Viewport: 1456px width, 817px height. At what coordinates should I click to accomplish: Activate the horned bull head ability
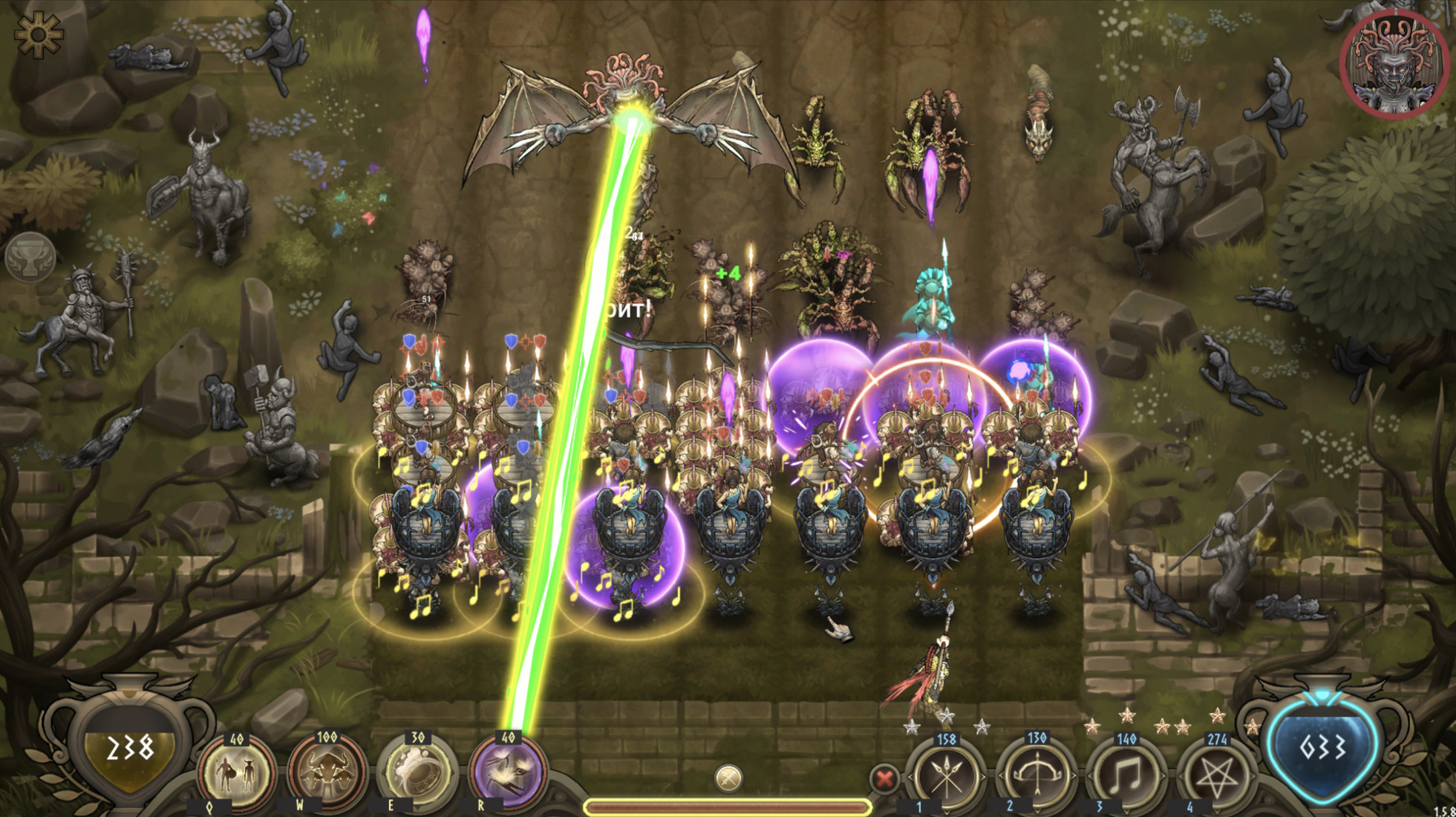click(327, 773)
